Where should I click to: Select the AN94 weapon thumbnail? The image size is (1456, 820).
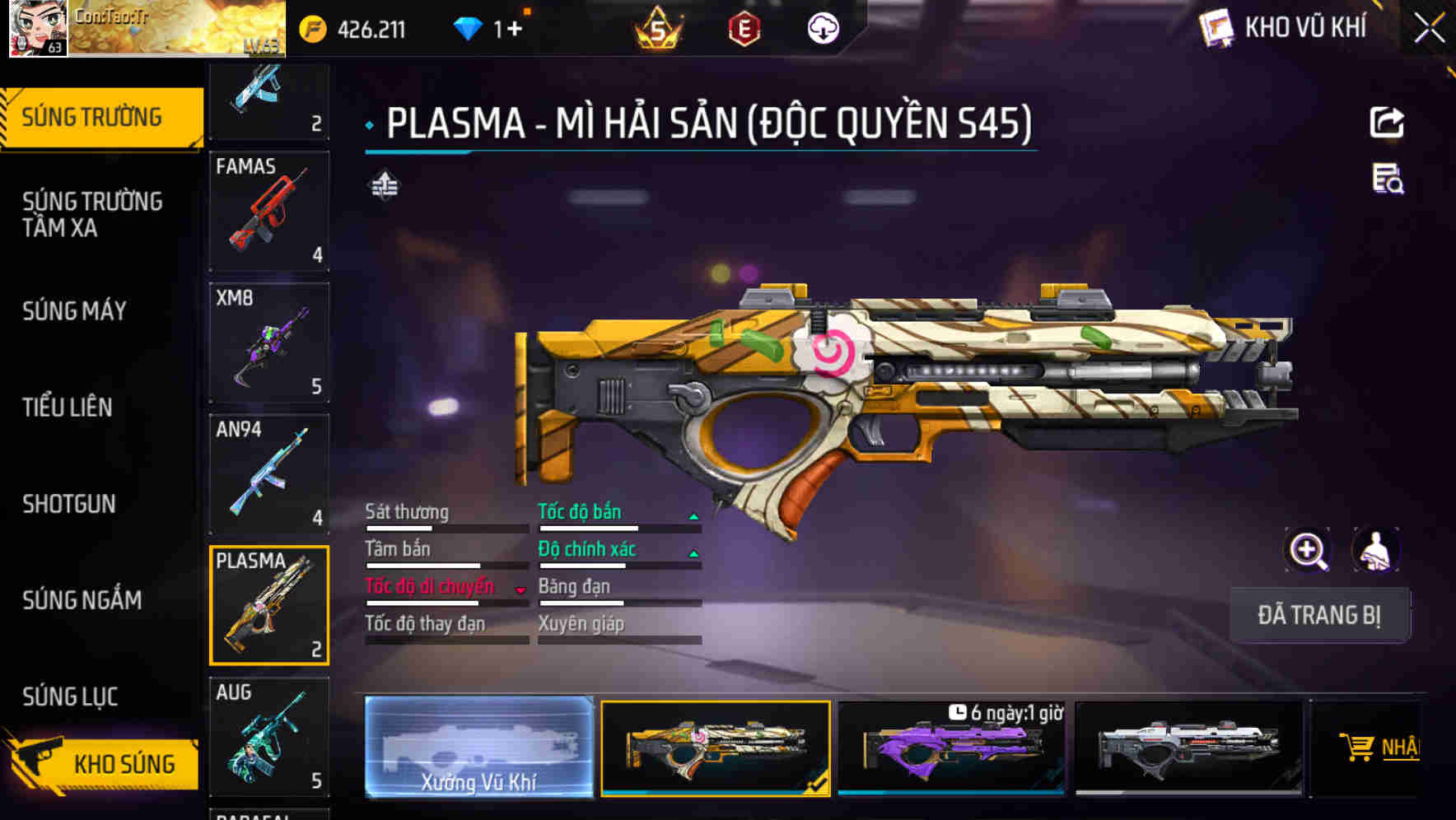point(269,473)
